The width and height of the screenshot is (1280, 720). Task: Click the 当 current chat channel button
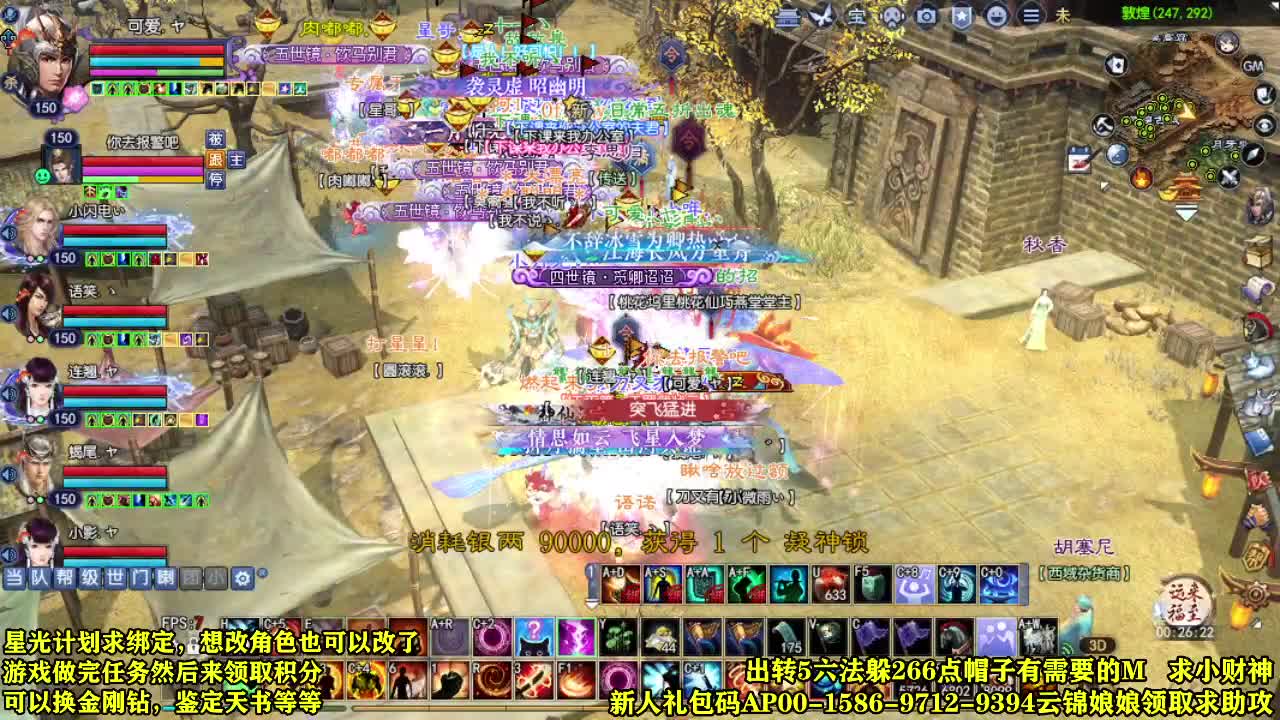pyautogui.click(x=14, y=577)
